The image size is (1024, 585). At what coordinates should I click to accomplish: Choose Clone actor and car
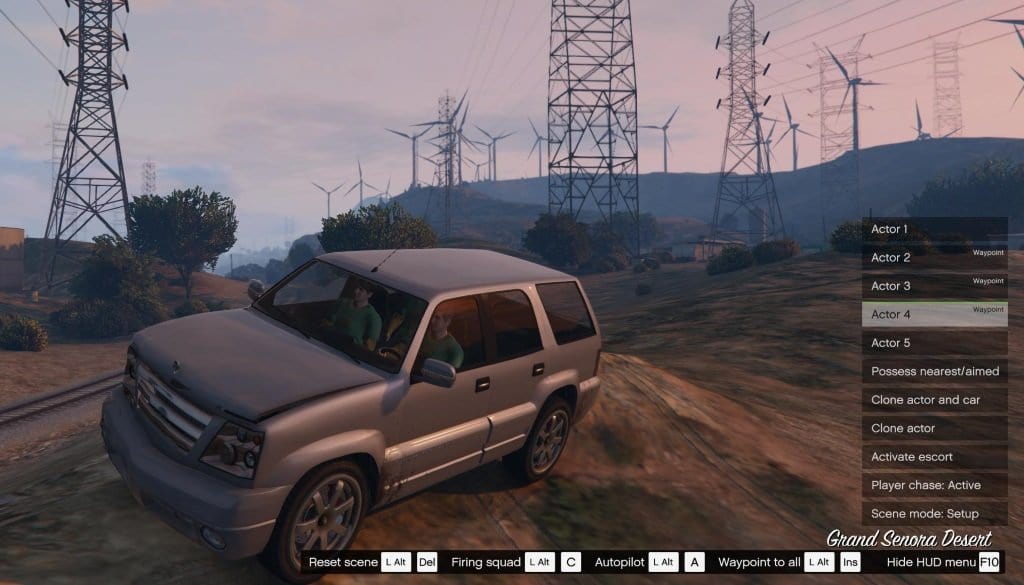934,400
